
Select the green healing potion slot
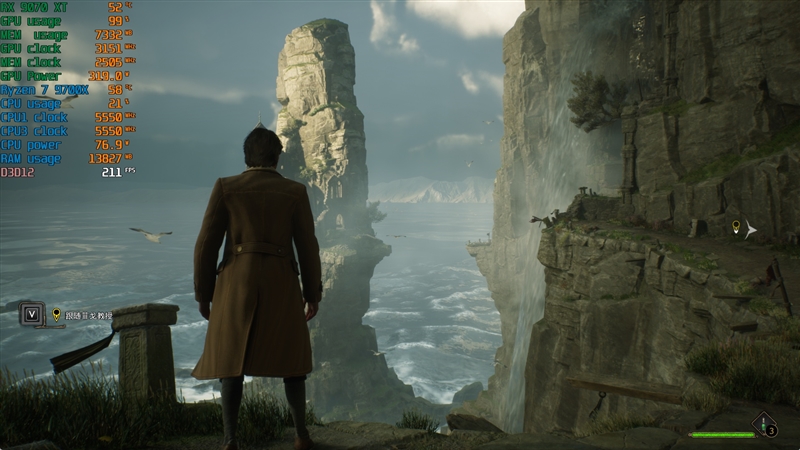[766, 425]
